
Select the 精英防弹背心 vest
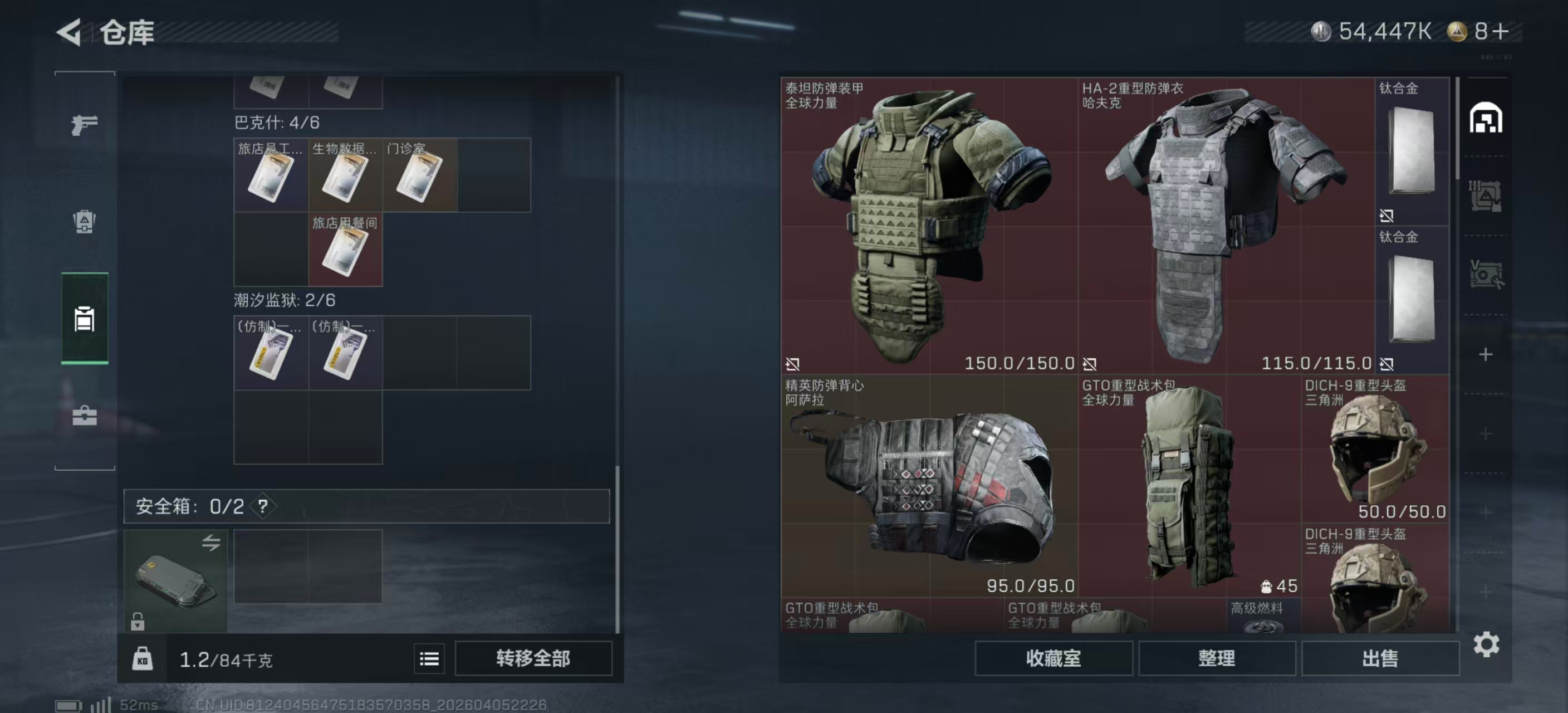coord(929,486)
